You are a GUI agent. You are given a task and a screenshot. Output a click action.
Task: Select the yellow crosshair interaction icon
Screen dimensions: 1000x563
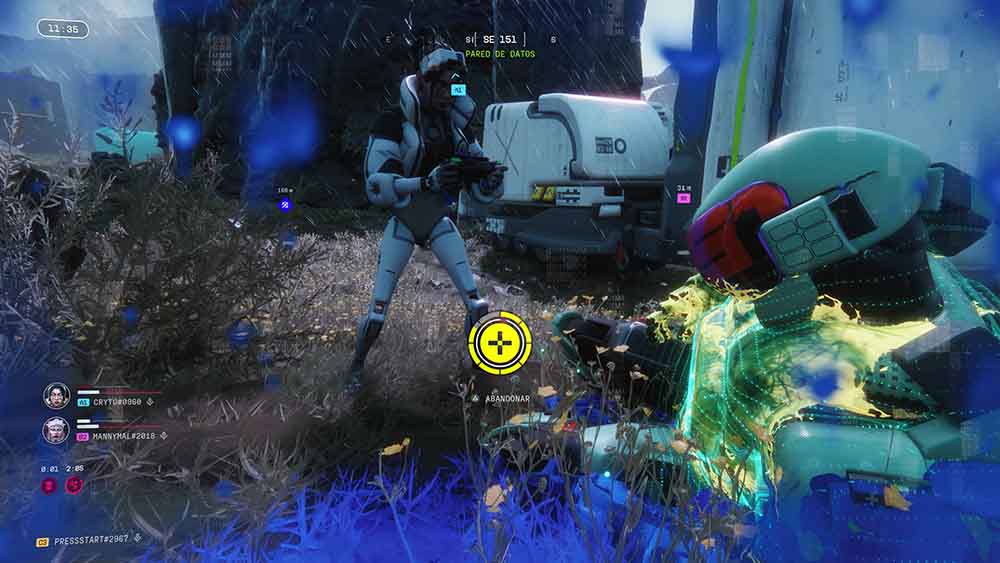click(500, 343)
